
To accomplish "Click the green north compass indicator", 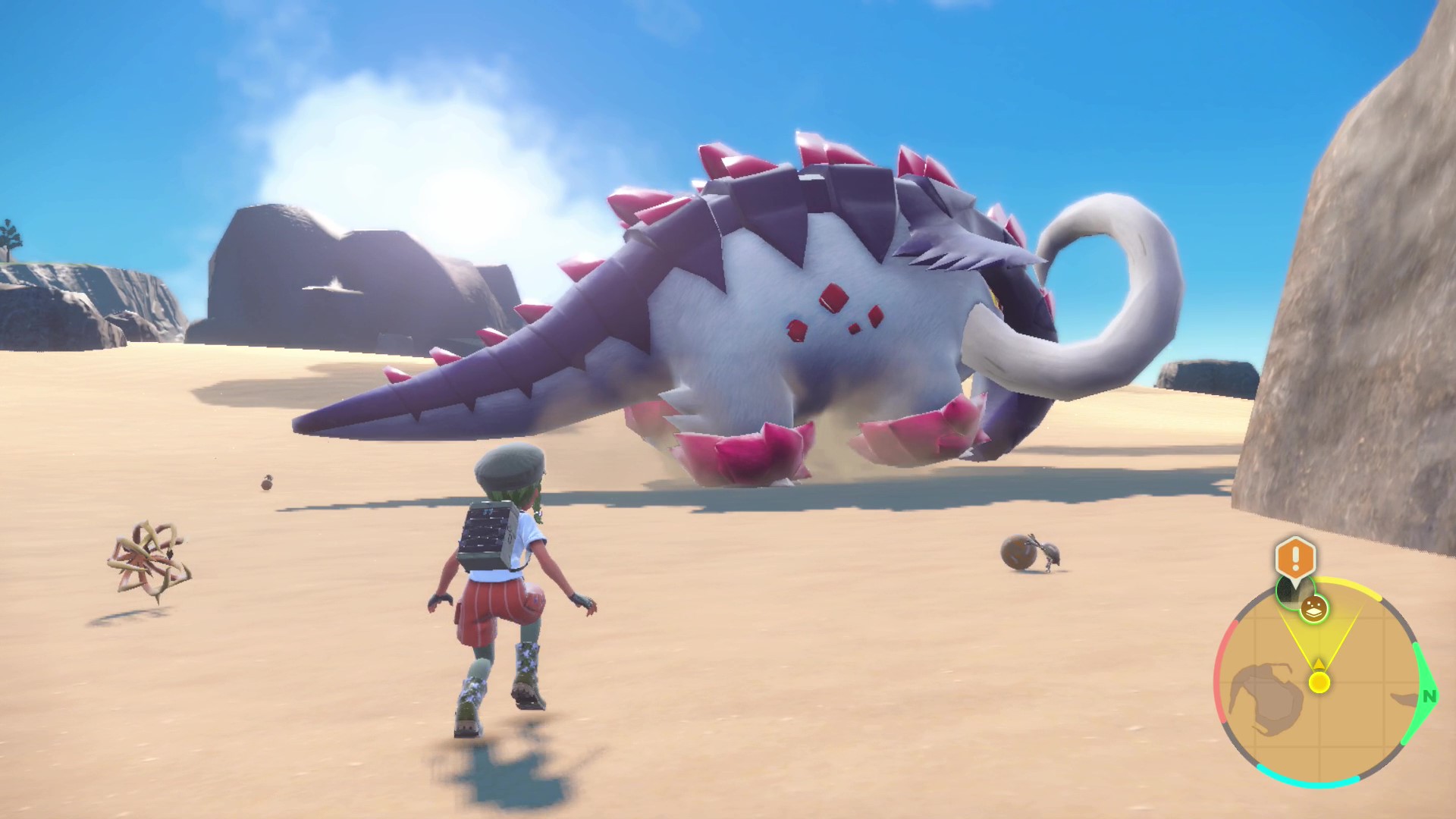I will [x=1429, y=695].
